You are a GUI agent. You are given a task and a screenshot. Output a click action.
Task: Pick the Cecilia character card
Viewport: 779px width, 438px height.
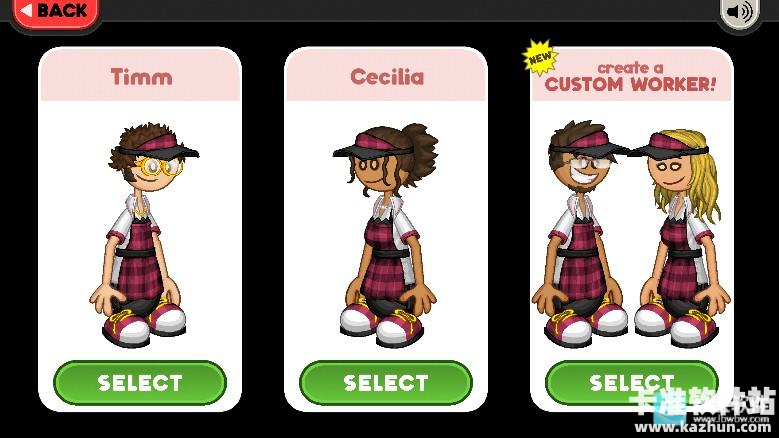(x=386, y=220)
